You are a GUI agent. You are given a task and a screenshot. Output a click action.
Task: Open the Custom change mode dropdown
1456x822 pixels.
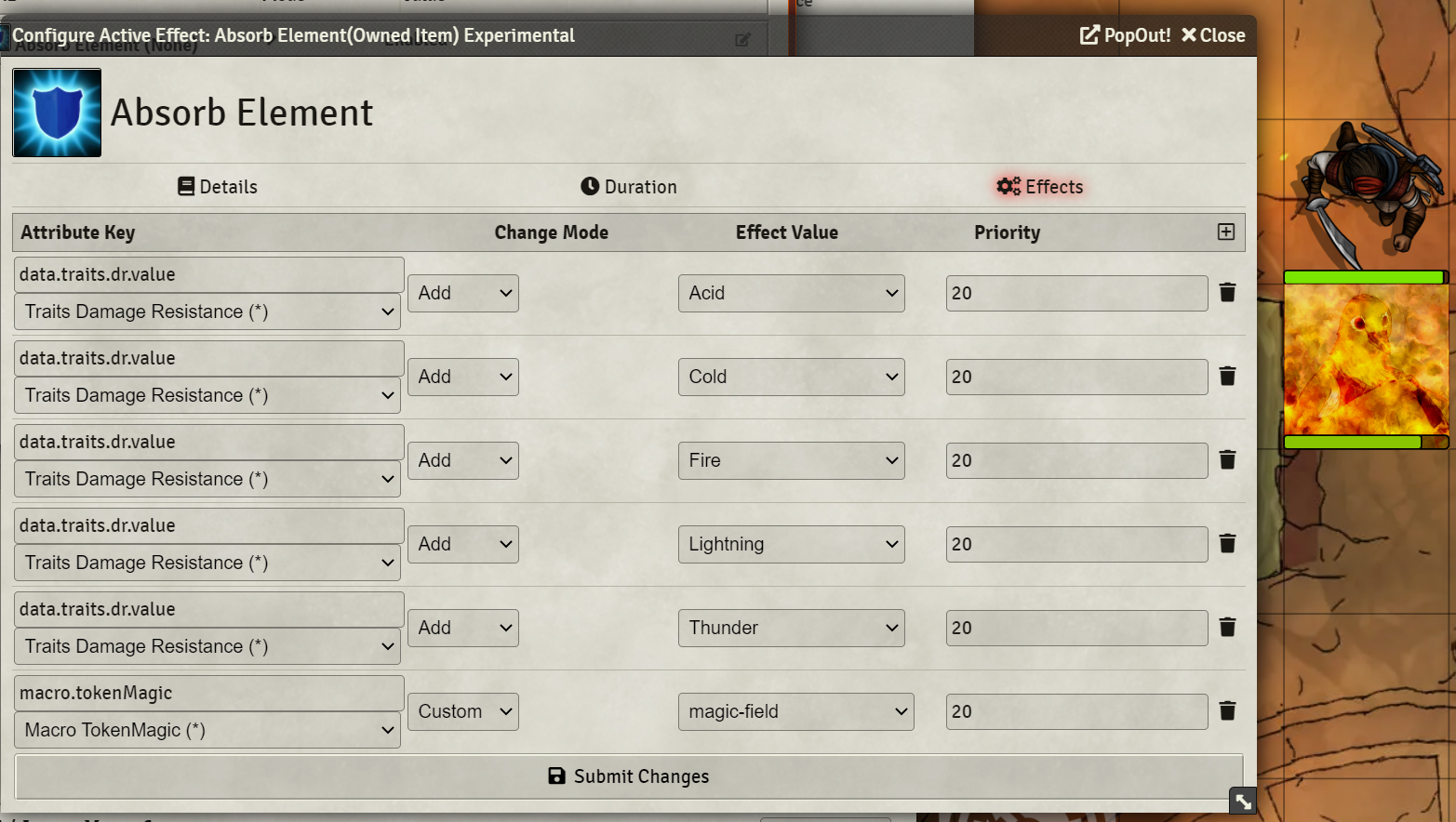coord(462,710)
